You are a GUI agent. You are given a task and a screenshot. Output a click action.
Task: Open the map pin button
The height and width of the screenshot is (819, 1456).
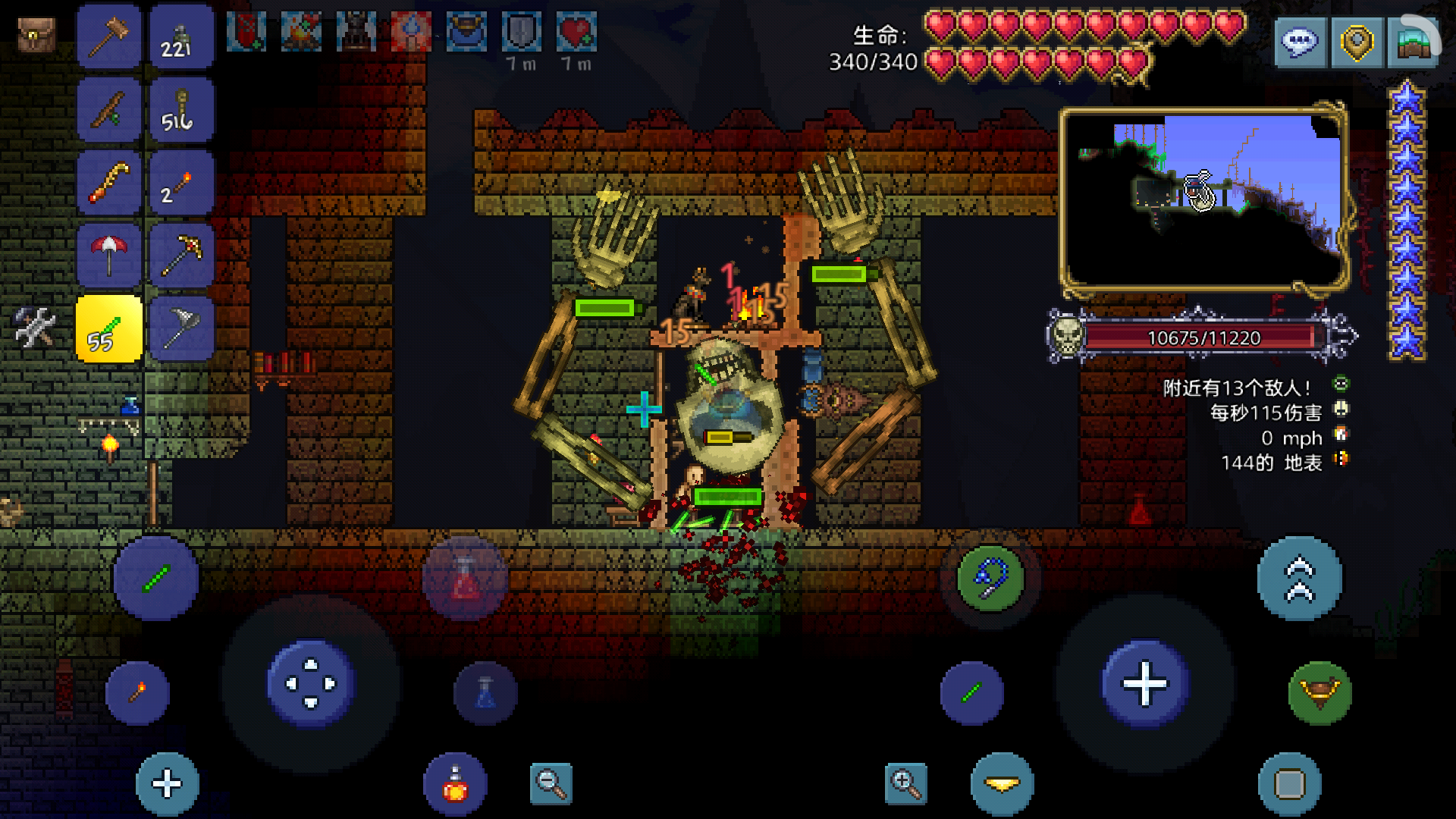[1357, 42]
